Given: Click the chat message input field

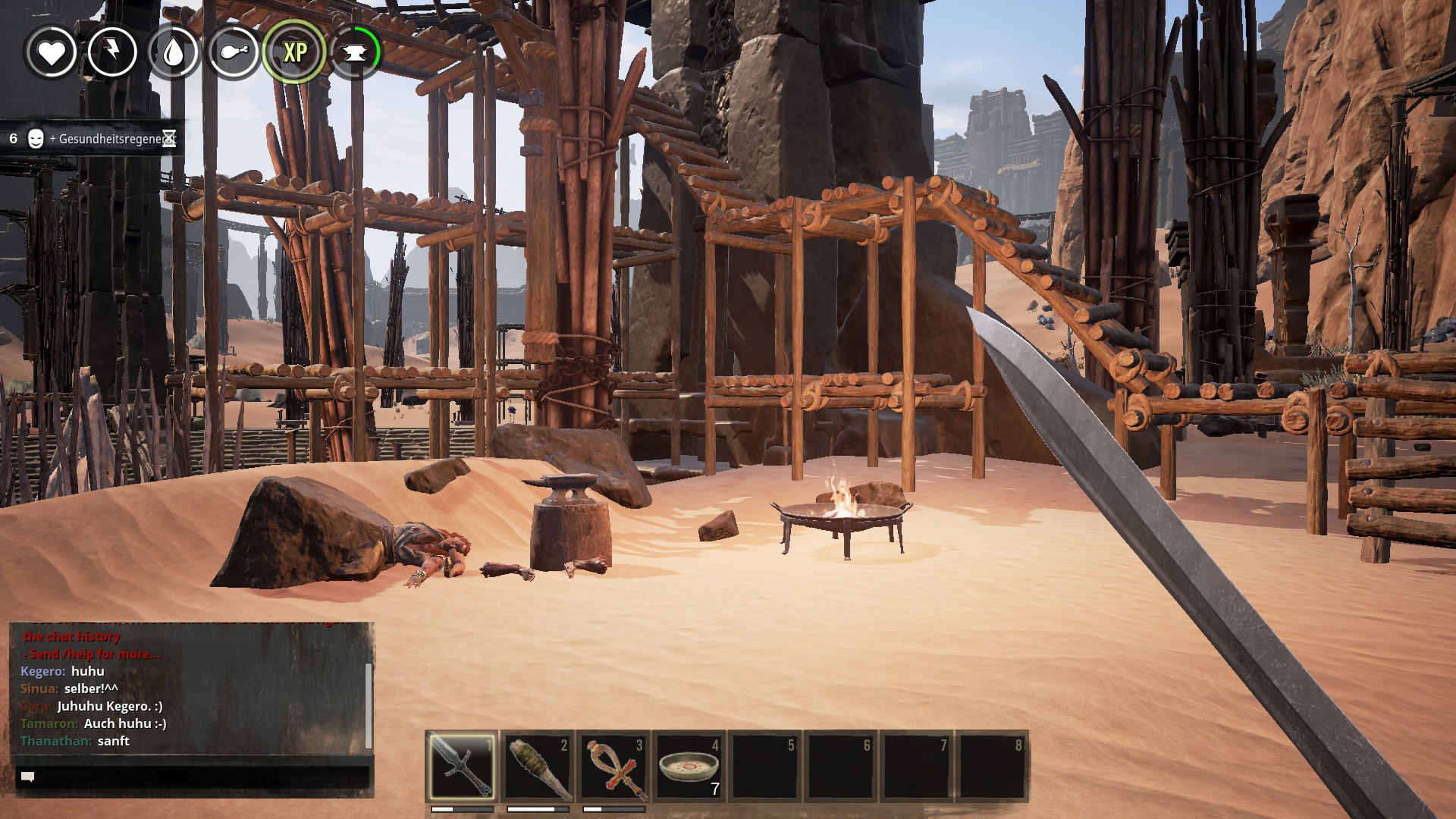Looking at the screenshot, I should (193, 777).
